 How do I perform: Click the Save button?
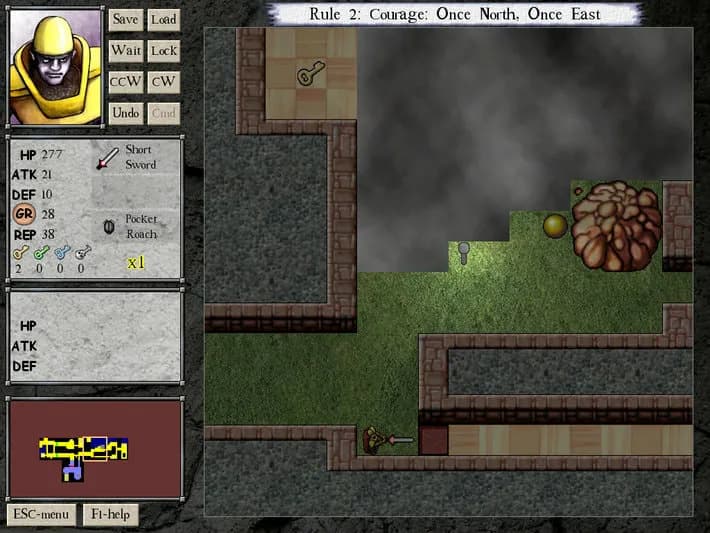point(125,19)
